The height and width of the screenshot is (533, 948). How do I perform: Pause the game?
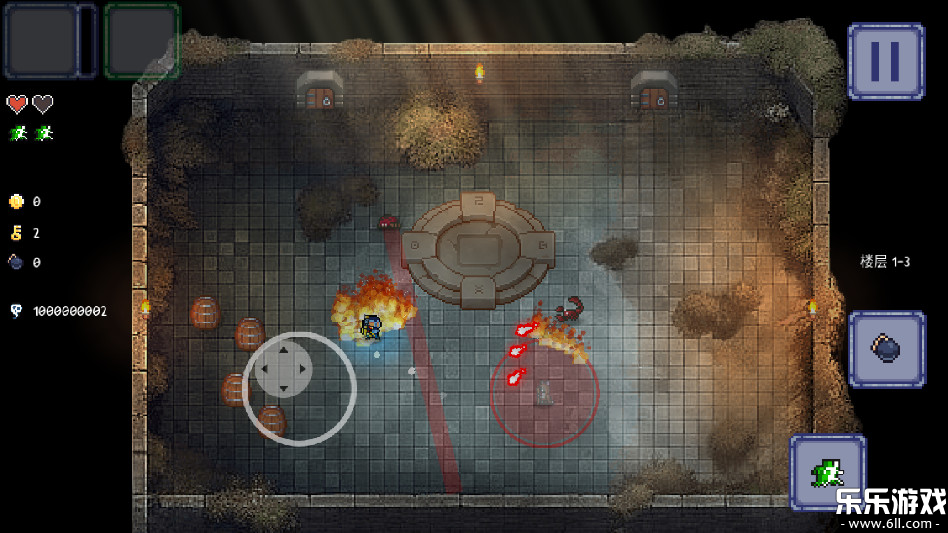click(x=885, y=61)
